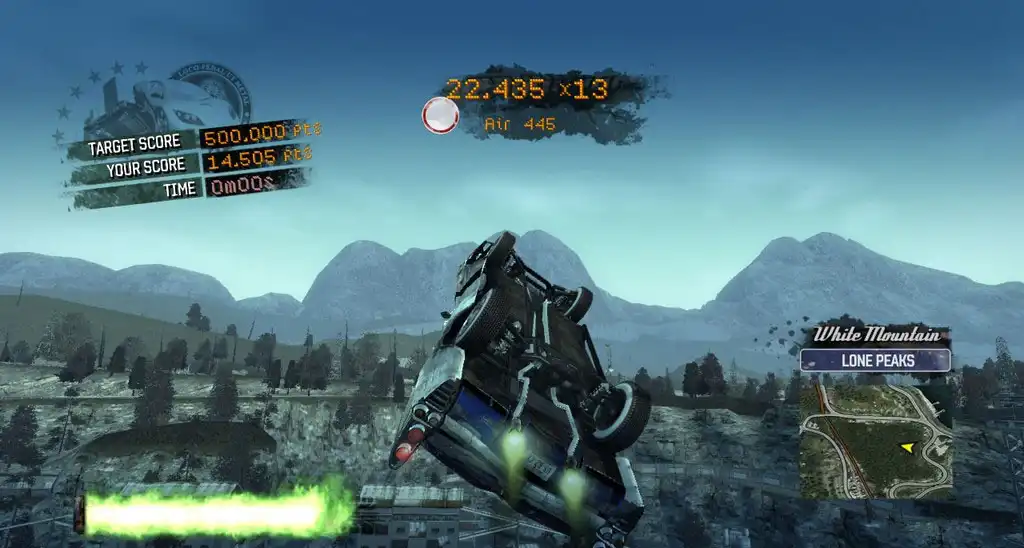Select the Lone Peaks location label
This screenshot has height=548, width=1024.
(875, 360)
